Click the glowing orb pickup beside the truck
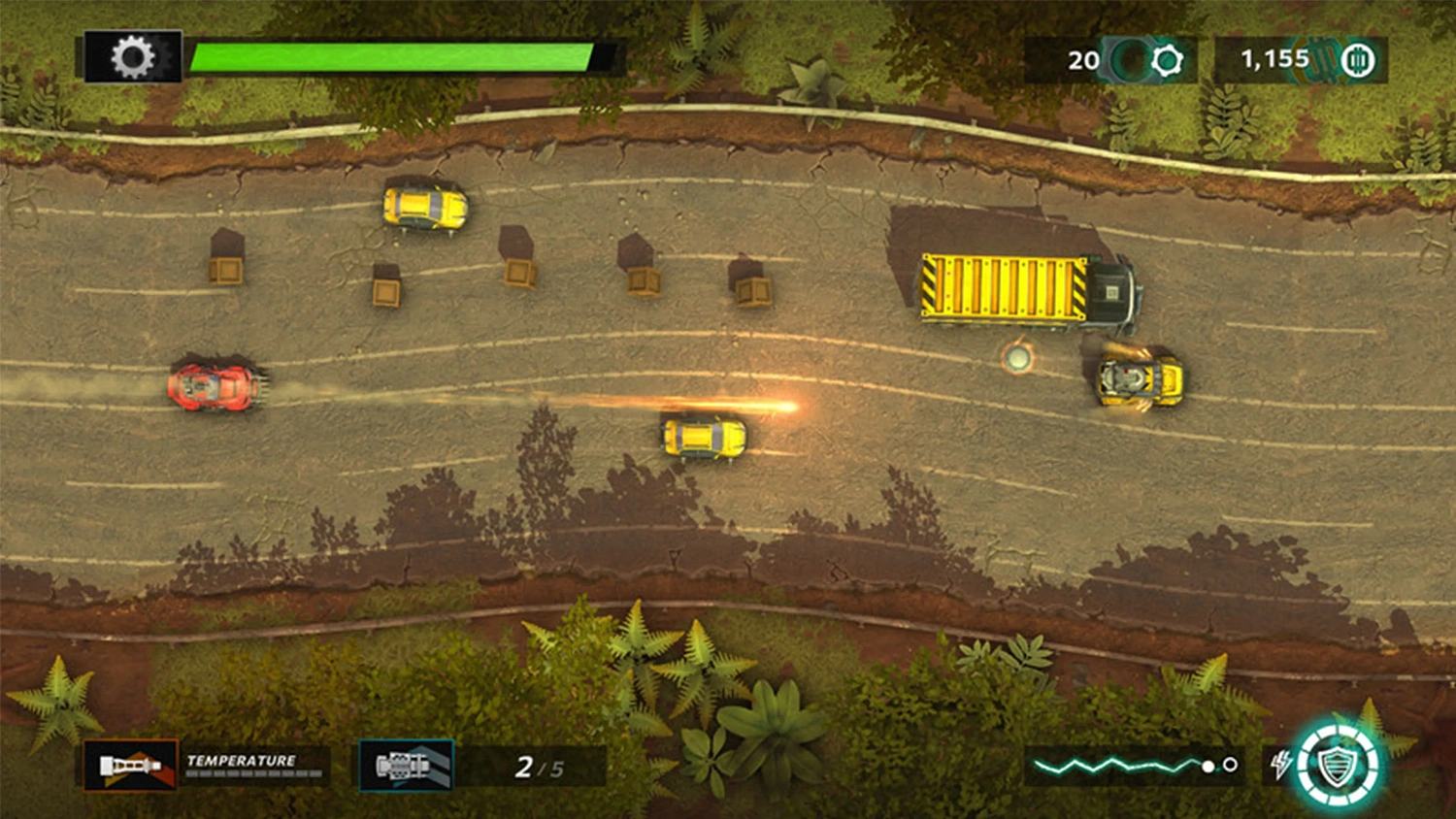Viewport: 1456px width, 819px height. tap(1019, 360)
